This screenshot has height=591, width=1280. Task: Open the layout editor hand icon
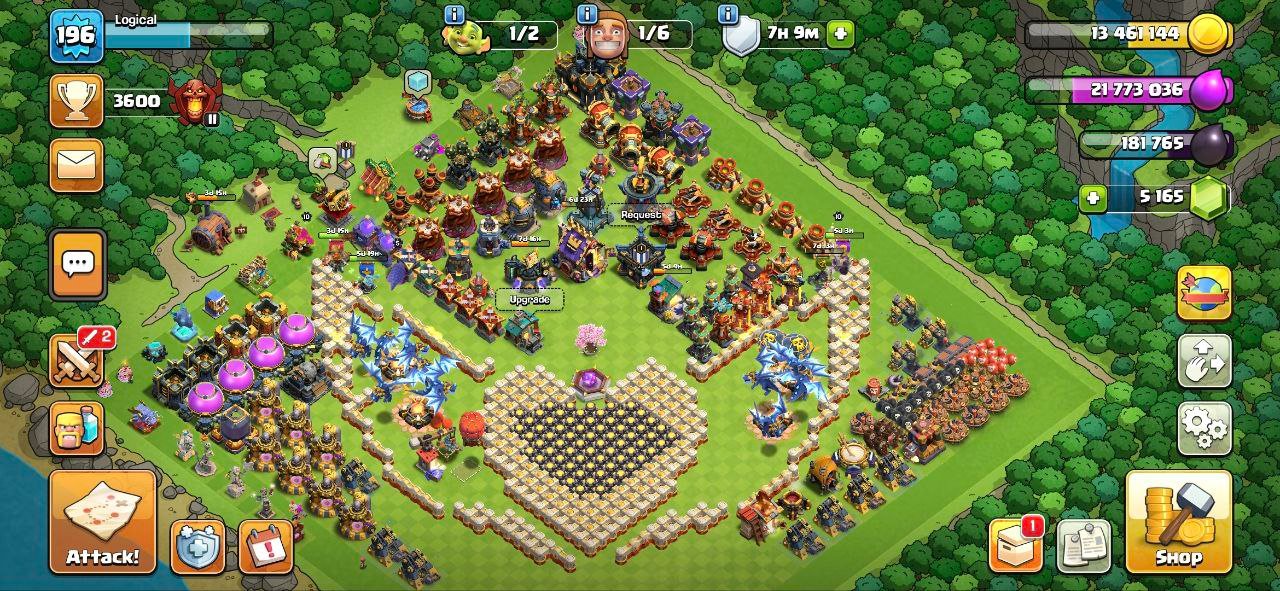pos(1204,360)
